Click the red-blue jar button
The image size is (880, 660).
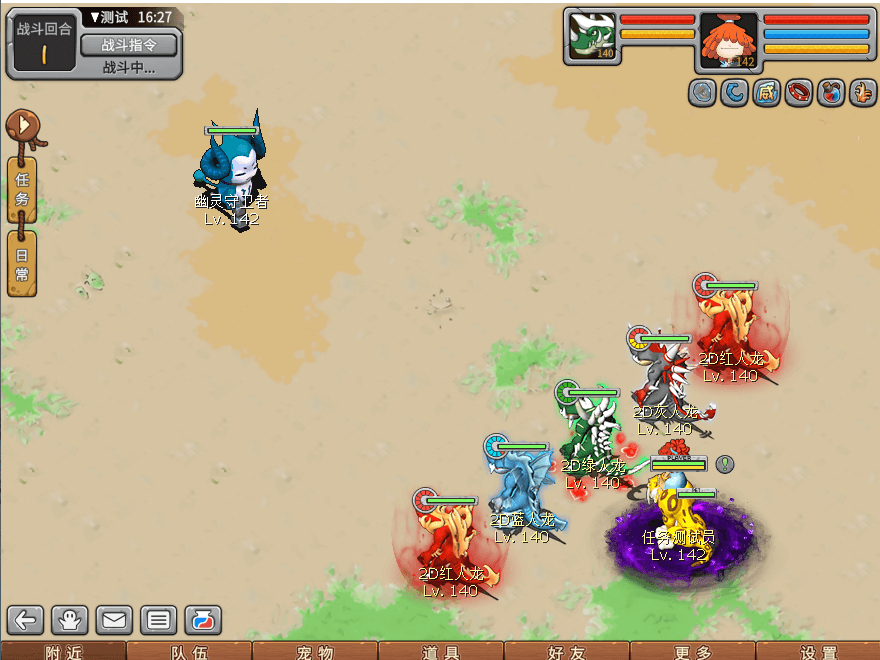[x=202, y=620]
